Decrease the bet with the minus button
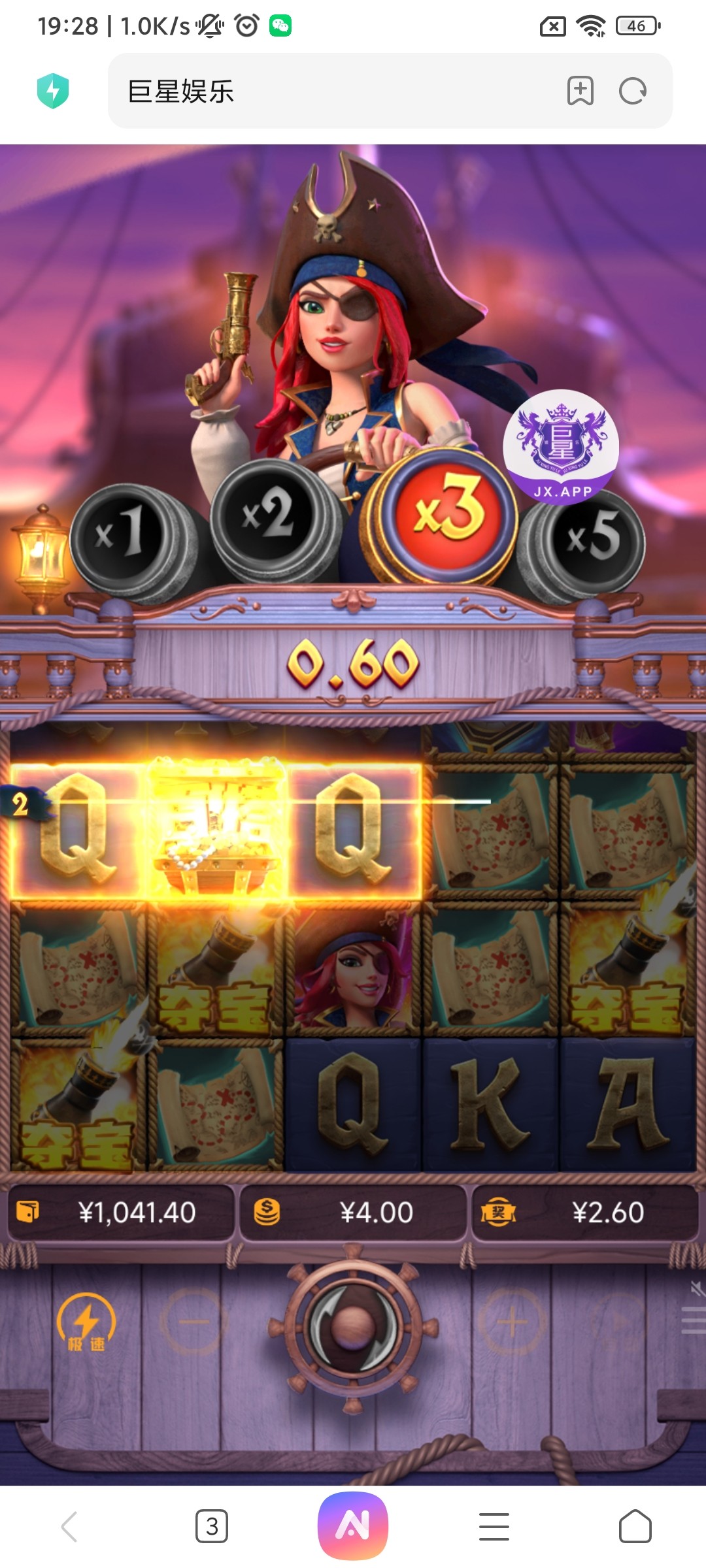 (x=193, y=1322)
